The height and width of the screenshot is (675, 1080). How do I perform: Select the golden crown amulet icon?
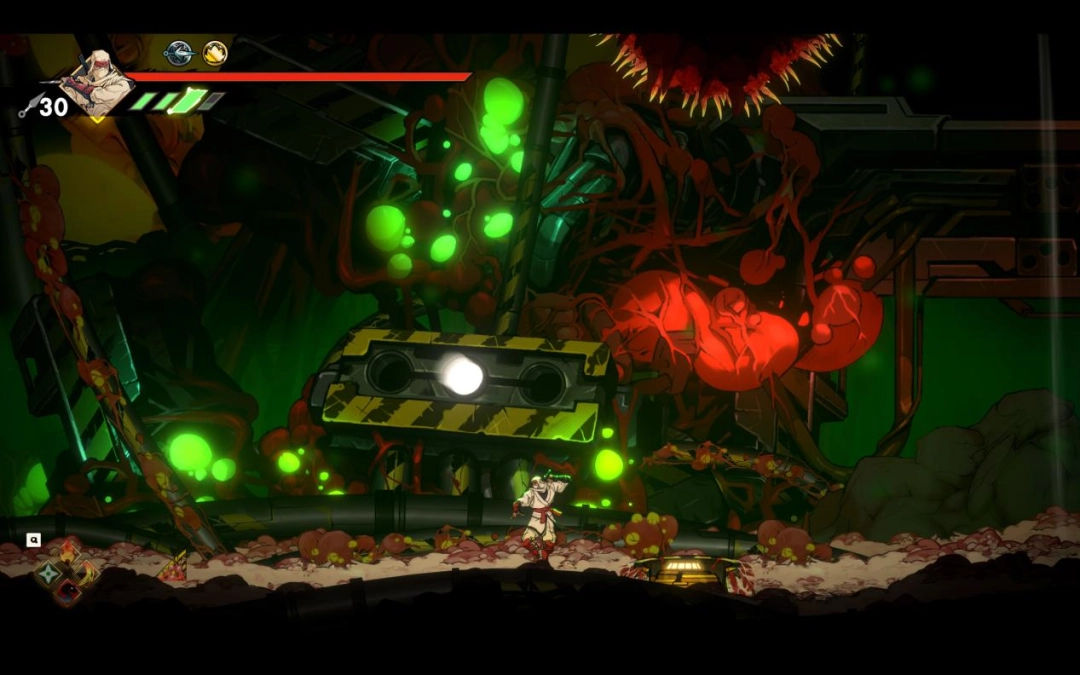tap(215, 53)
